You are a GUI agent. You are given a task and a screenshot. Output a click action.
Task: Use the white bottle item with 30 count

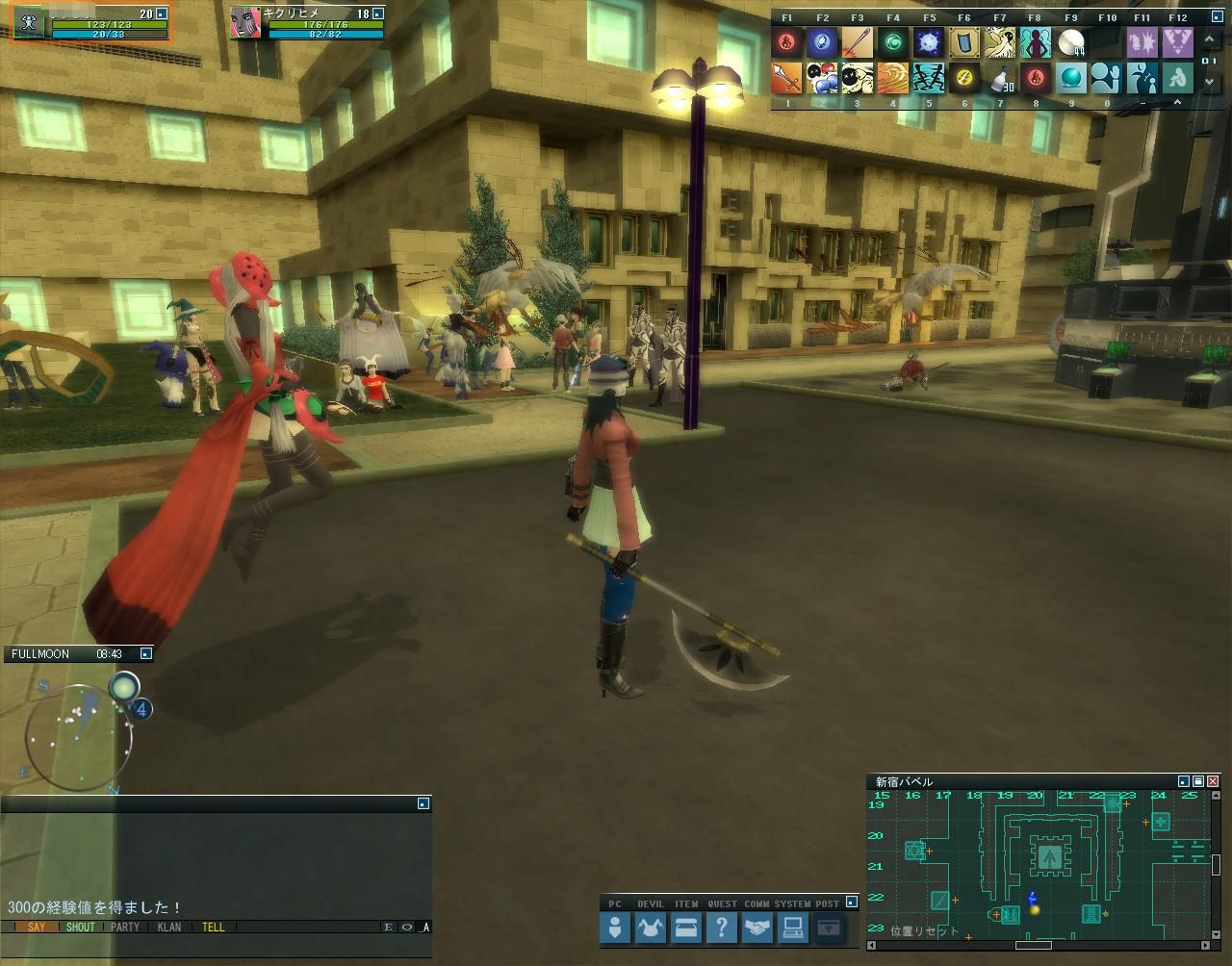999,78
